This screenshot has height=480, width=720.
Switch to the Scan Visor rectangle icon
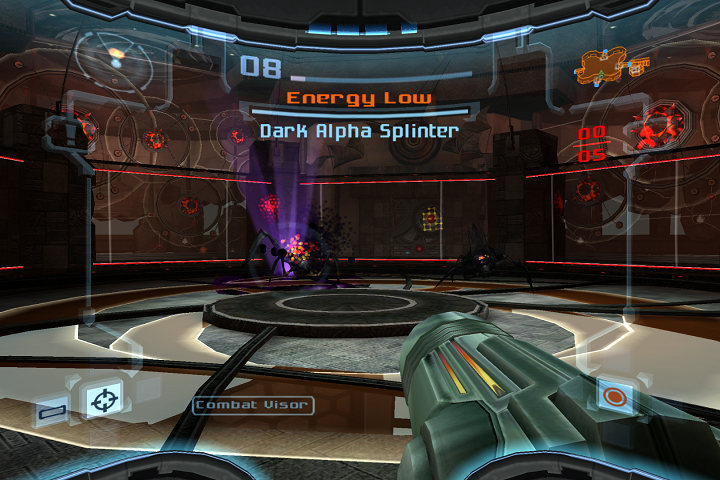(50, 409)
